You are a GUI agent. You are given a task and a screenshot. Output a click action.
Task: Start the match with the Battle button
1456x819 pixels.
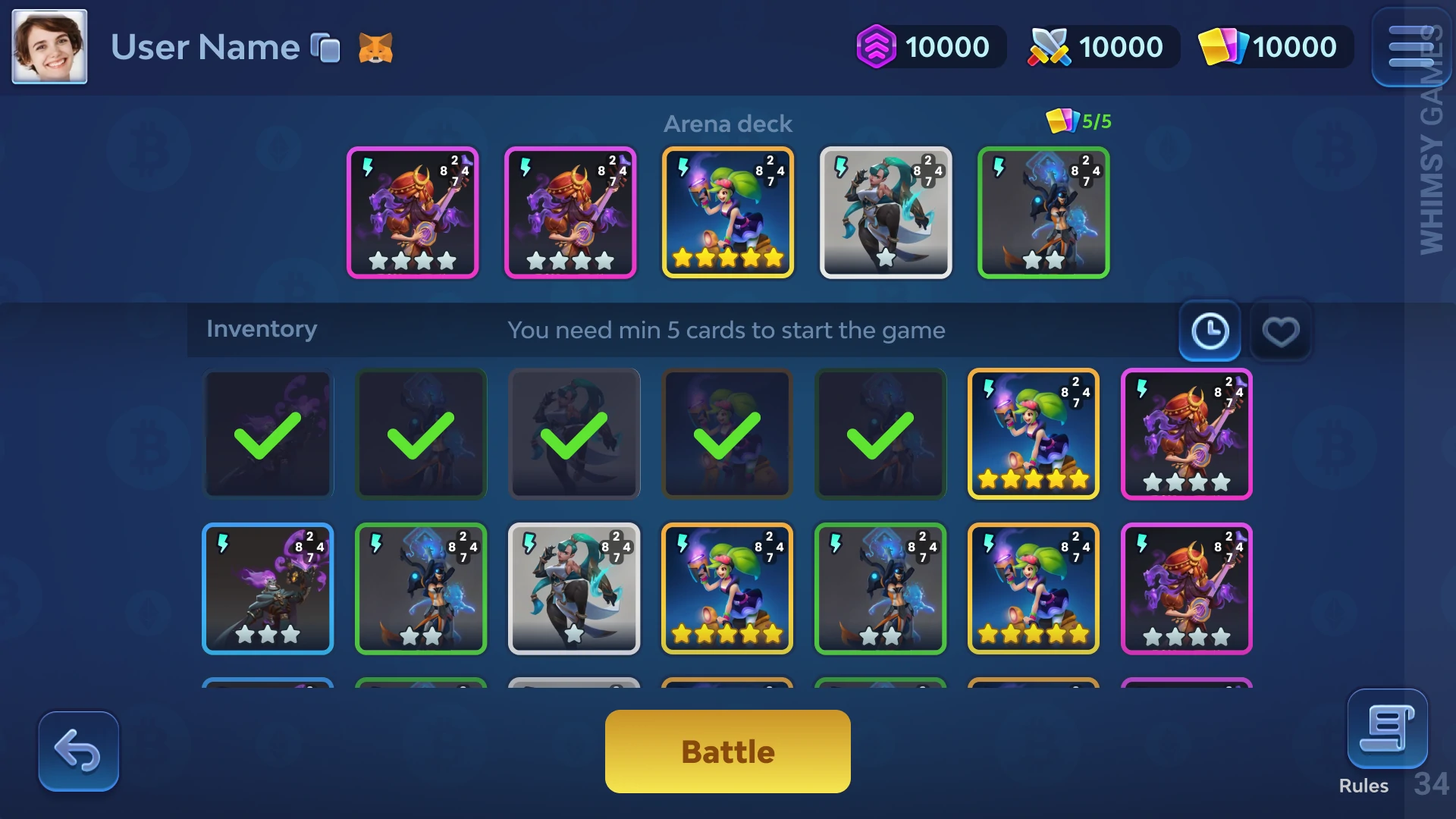[x=727, y=751]
